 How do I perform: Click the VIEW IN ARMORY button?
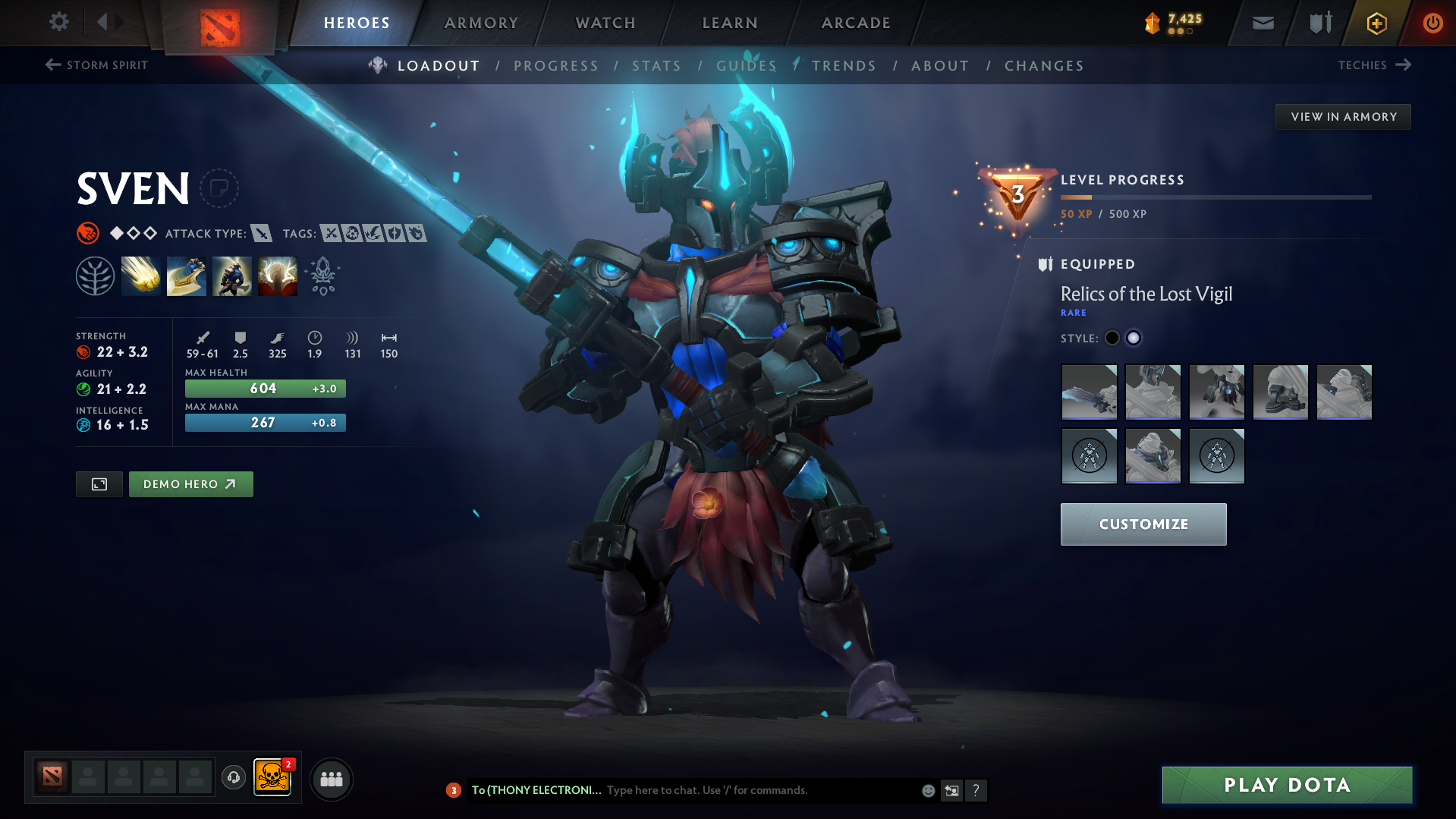point(1343,116)
